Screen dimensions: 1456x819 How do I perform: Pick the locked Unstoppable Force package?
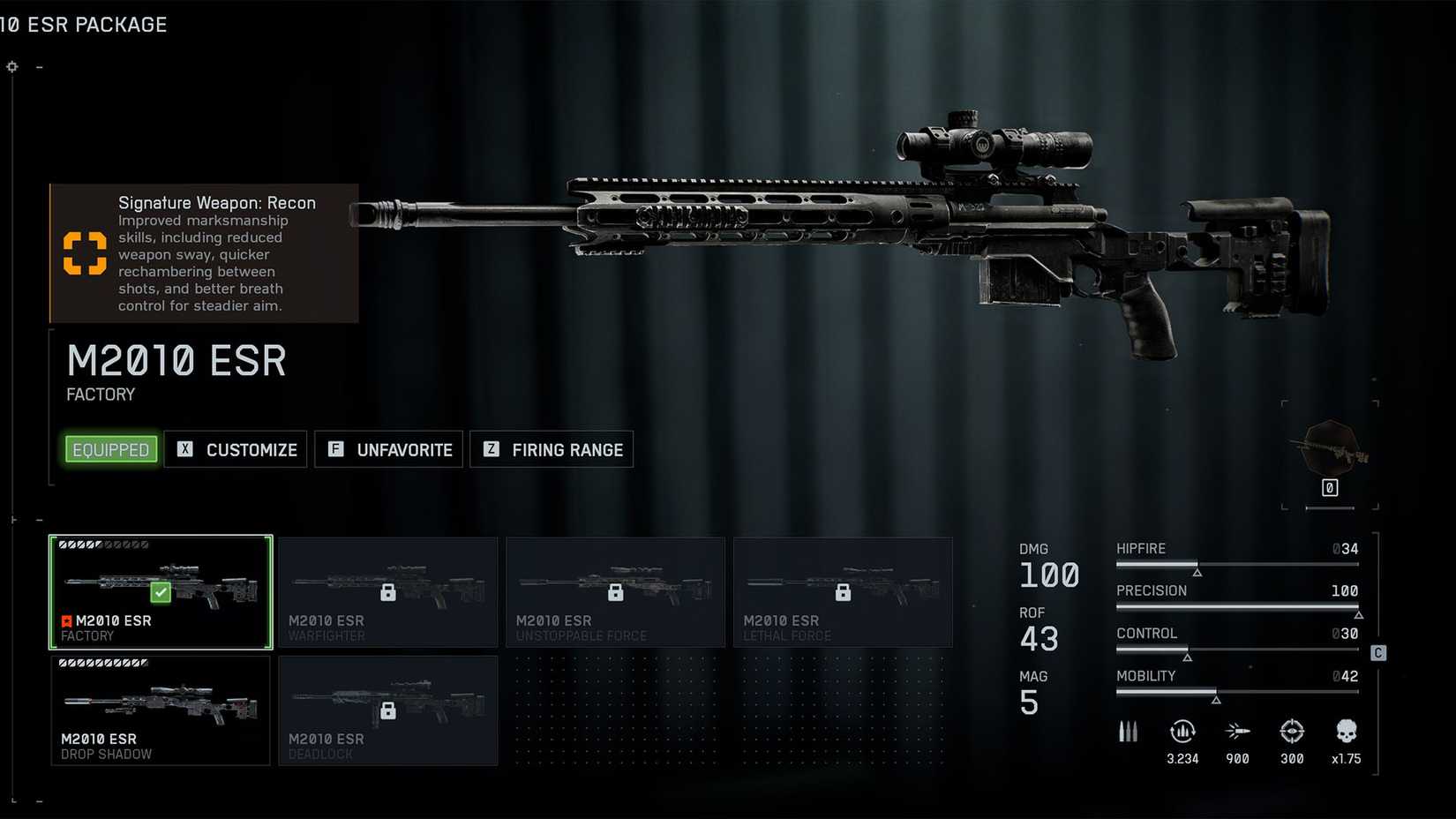[x=616, y=592]
